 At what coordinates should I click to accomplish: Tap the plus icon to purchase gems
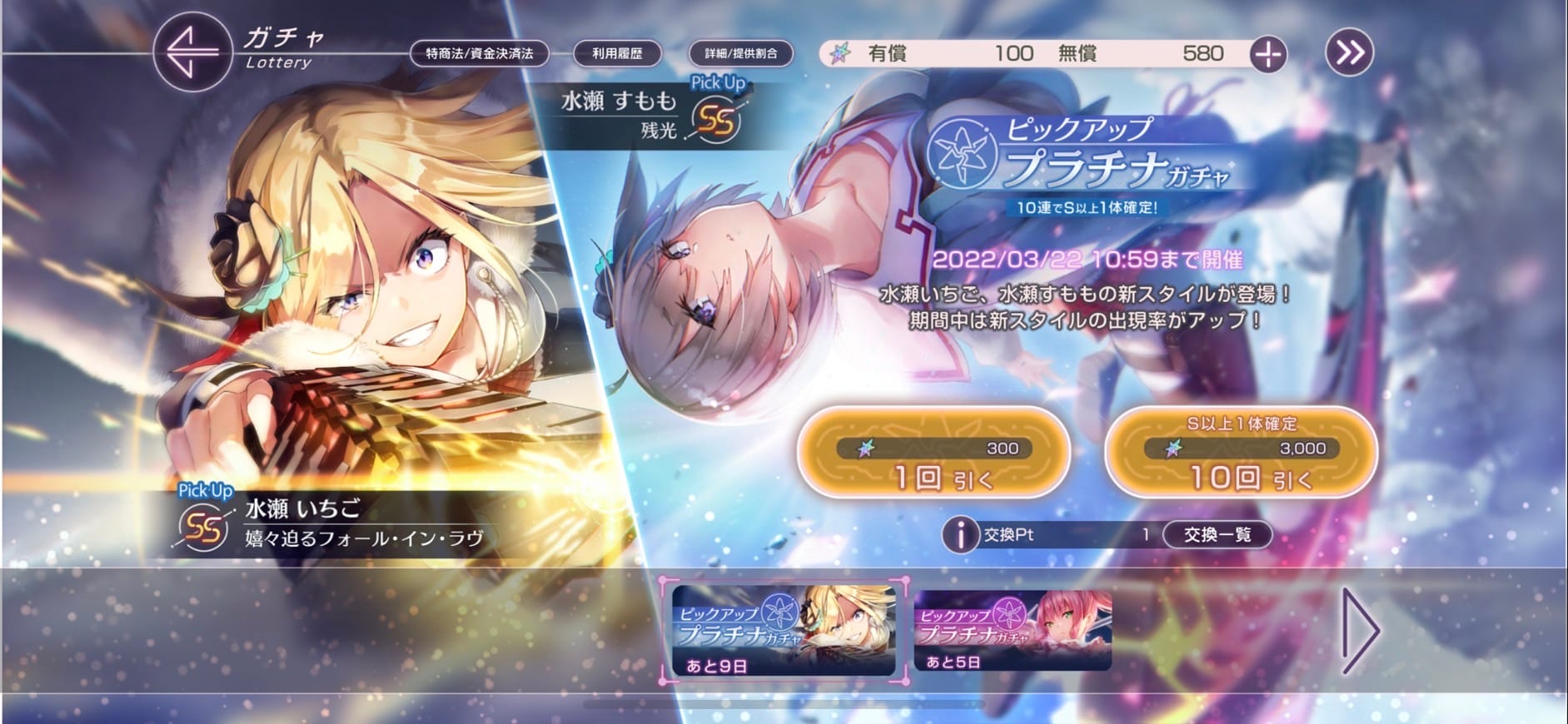click(x=1269, y=53)
